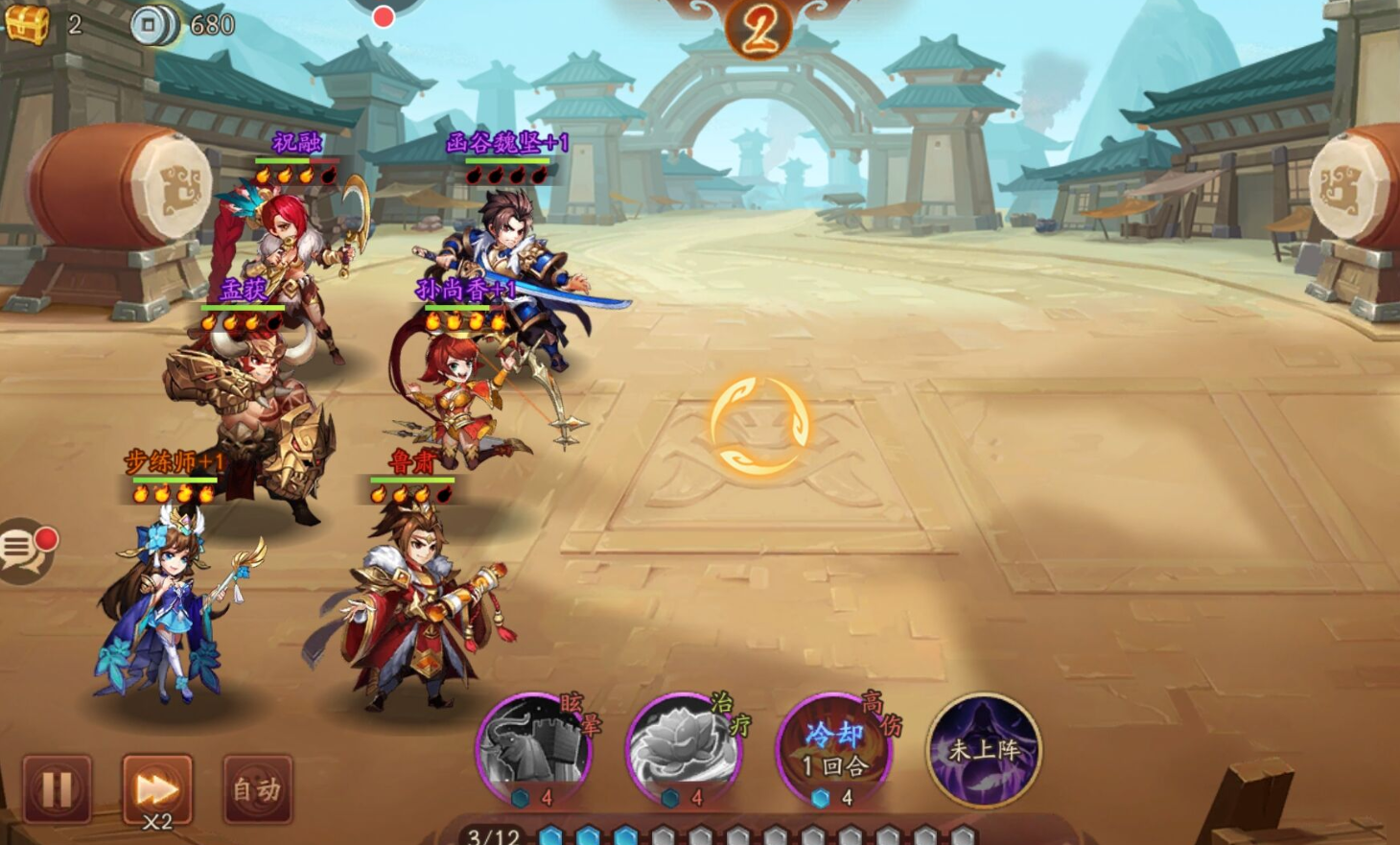
Task: Toggle the X2 battle speed button
Action: pyautogui.click(x=157, y=790)
